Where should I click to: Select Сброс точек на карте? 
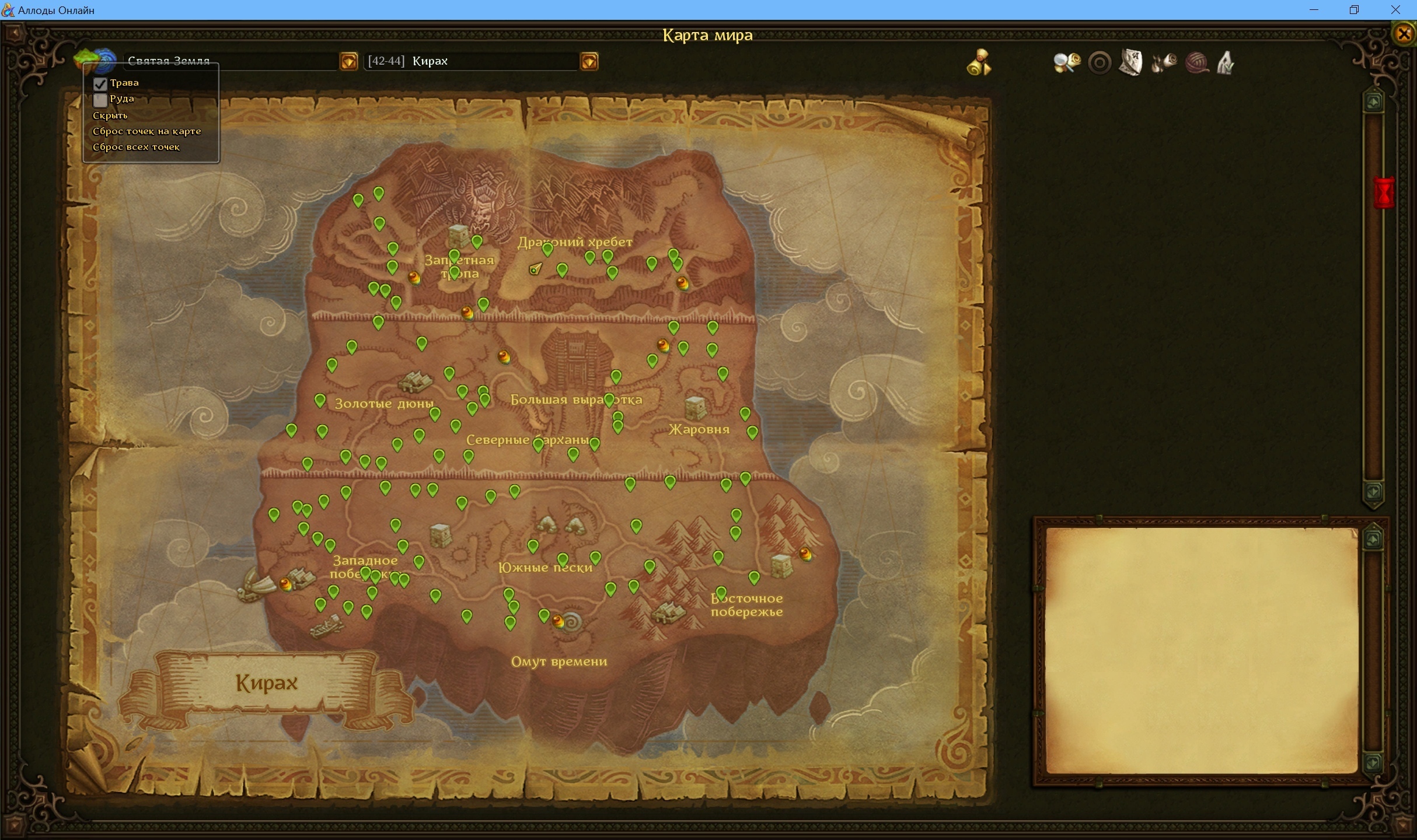point(146,131)
